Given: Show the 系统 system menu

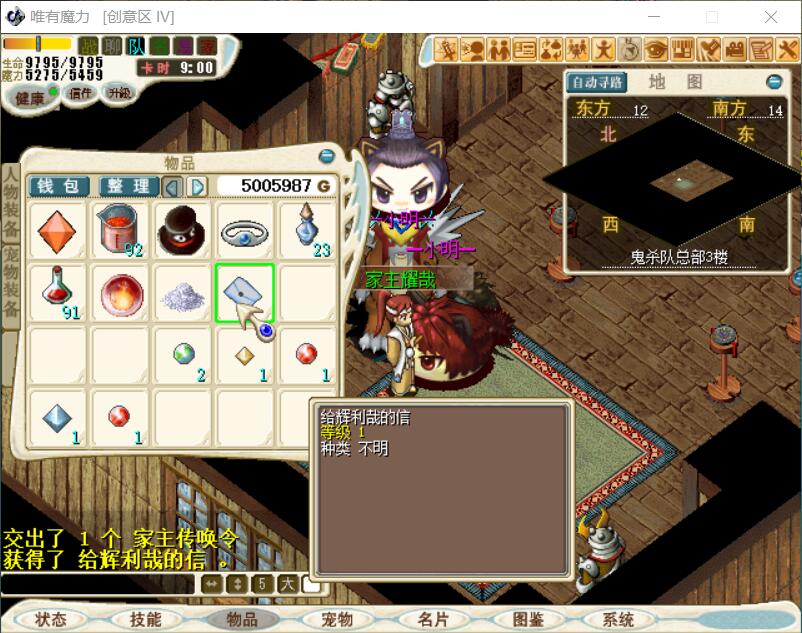Looking at the screenshot, I should pyautogui.click(x=618, y=619).
